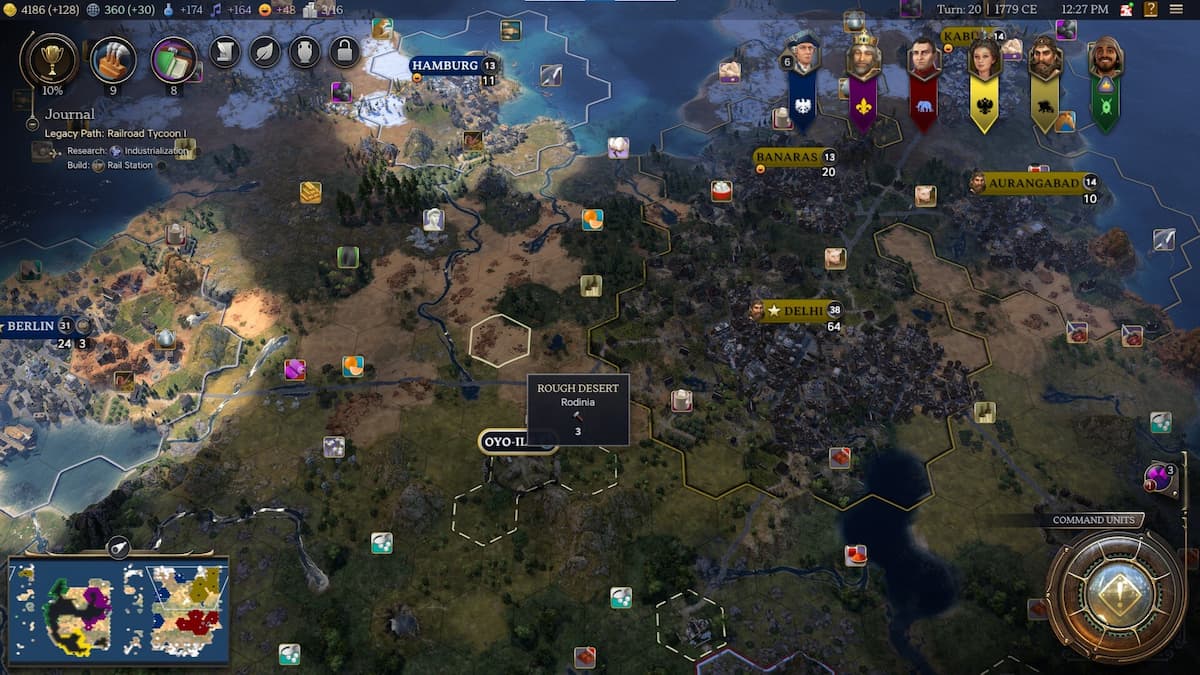Select the female leader with yellow eagle banner
This screenshot has width=1200, height=675.
tap(984, 58)
